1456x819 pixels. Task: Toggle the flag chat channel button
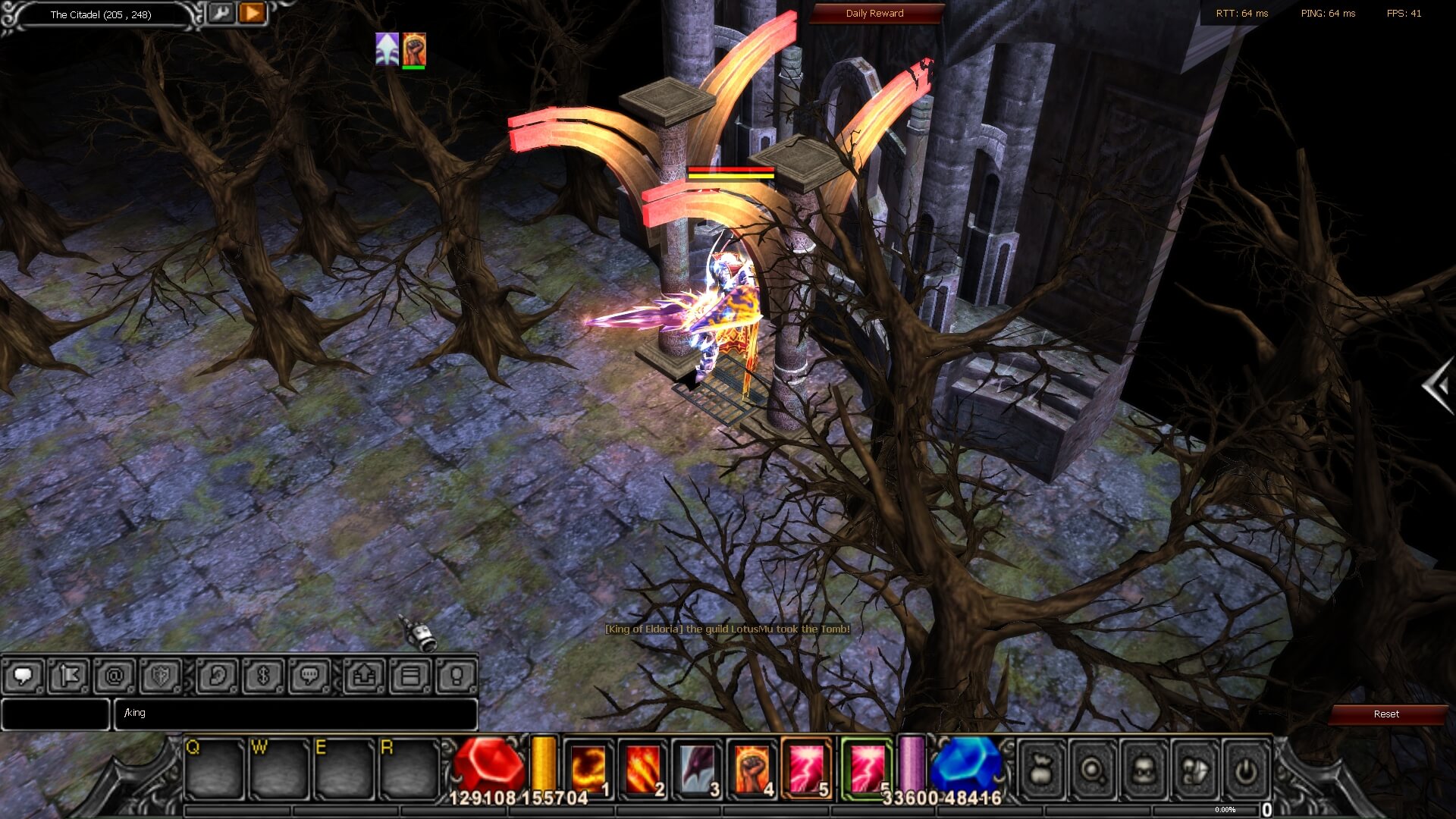click(68, 676)
